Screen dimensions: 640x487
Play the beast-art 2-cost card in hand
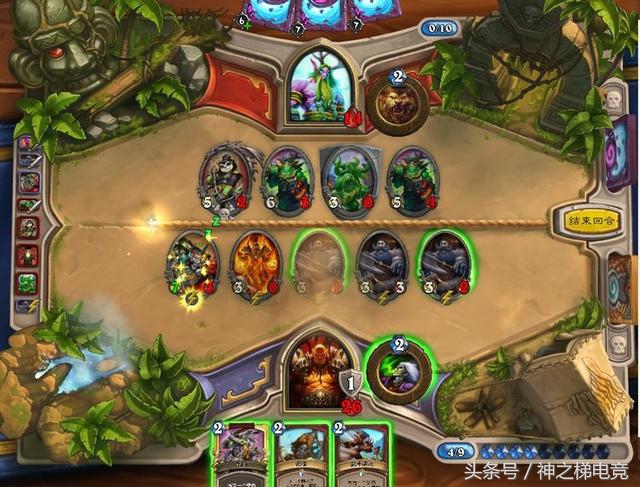(x=357, y=455)
